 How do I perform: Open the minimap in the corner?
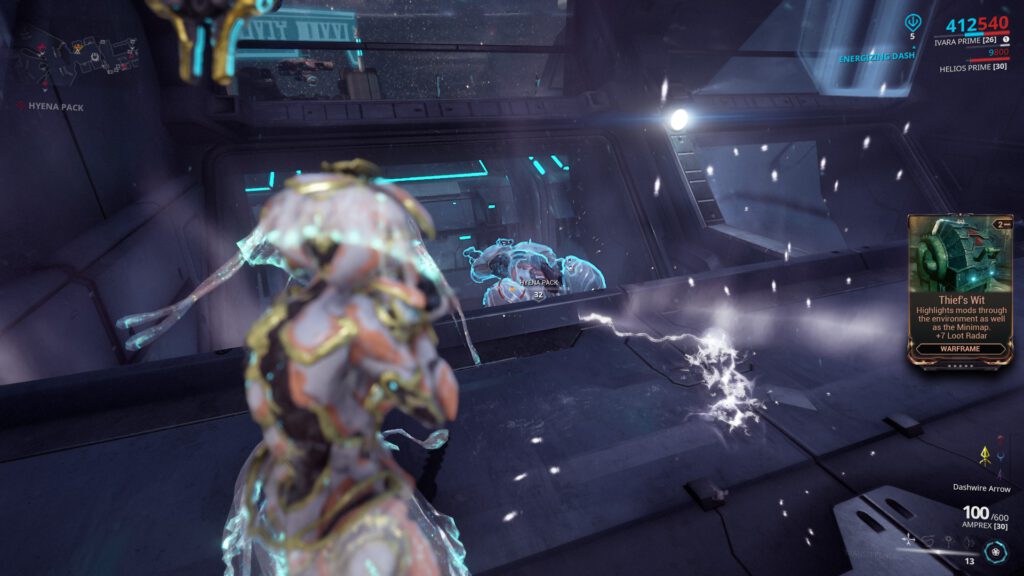[x=75, y=45]
